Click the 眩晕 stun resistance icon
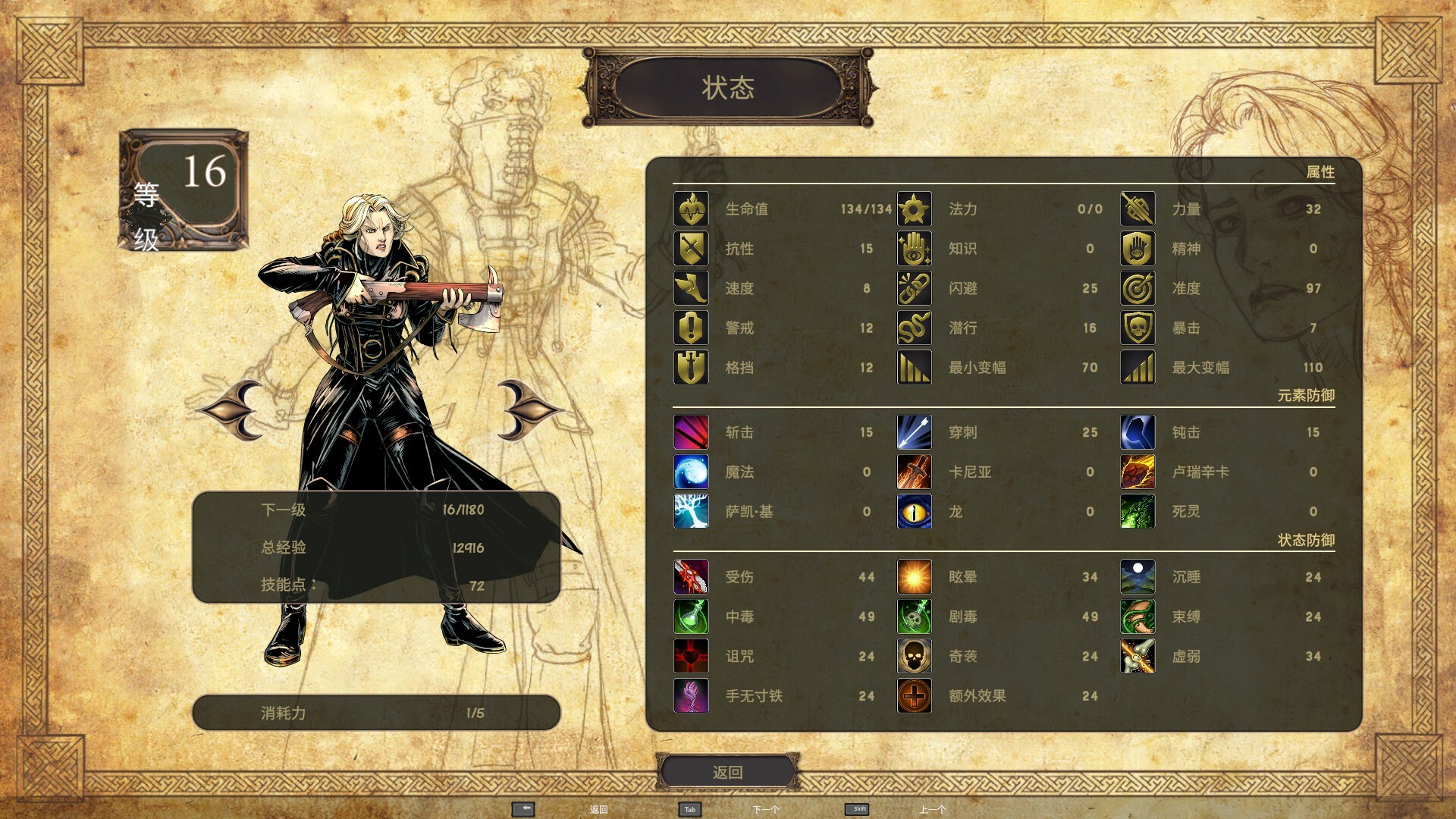The height and width of the screenshot is (819, 1456). tap(915, 576)
